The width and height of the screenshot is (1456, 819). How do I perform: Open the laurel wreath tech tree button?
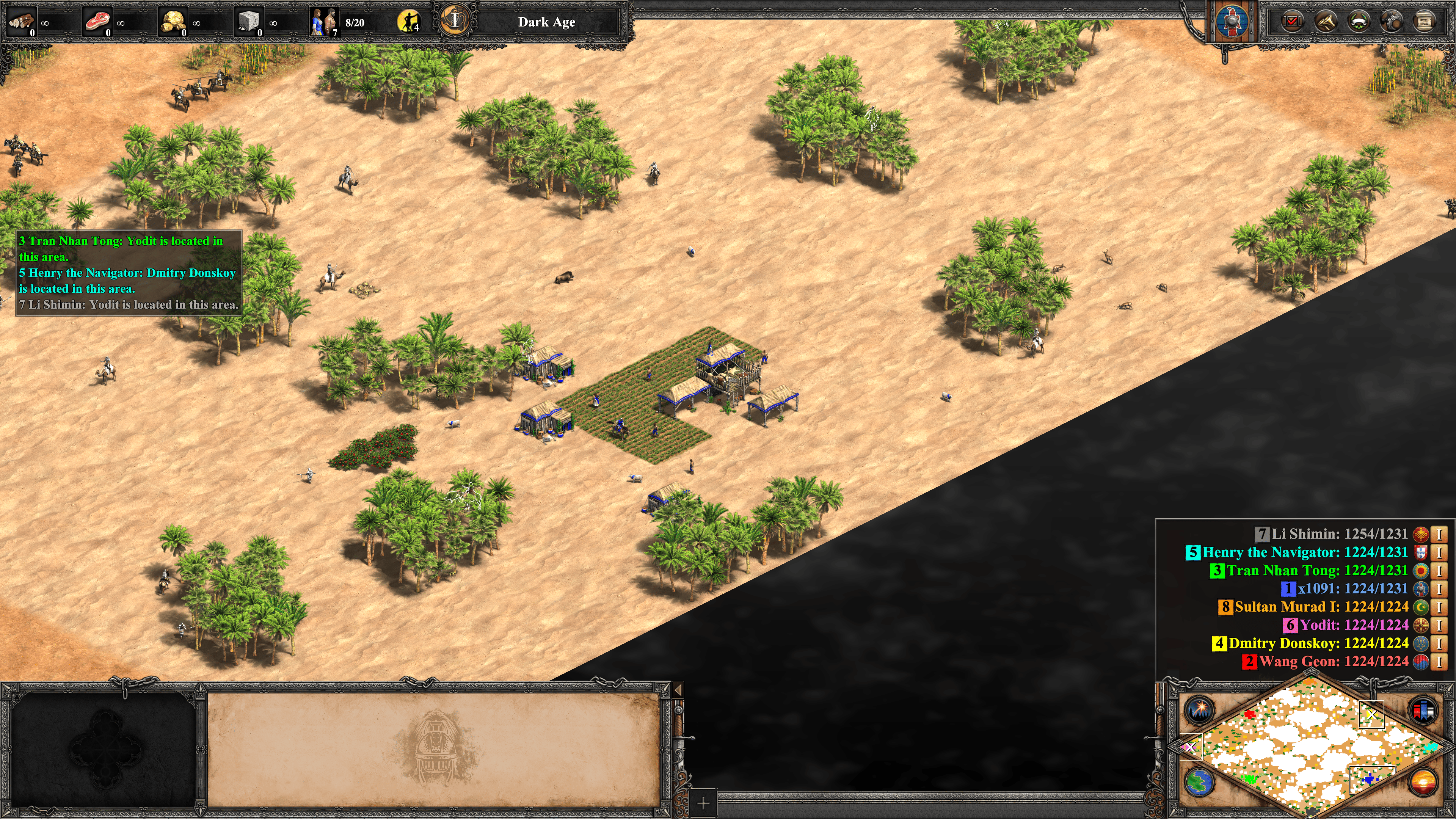(1359, 22)
